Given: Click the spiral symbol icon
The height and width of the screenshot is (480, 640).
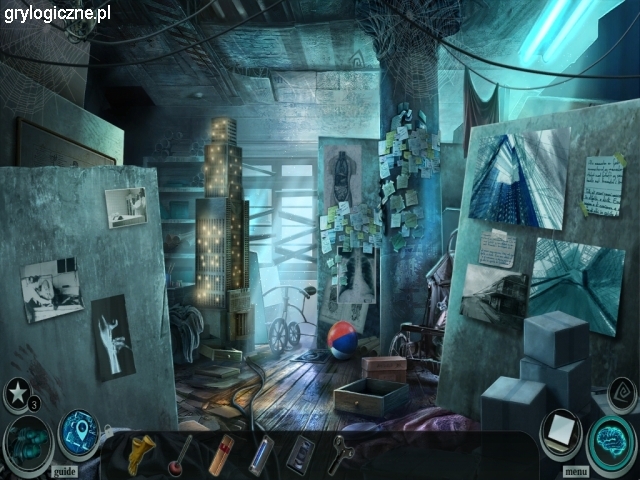Looking at the screenshot, I should (x=620, y=394).
